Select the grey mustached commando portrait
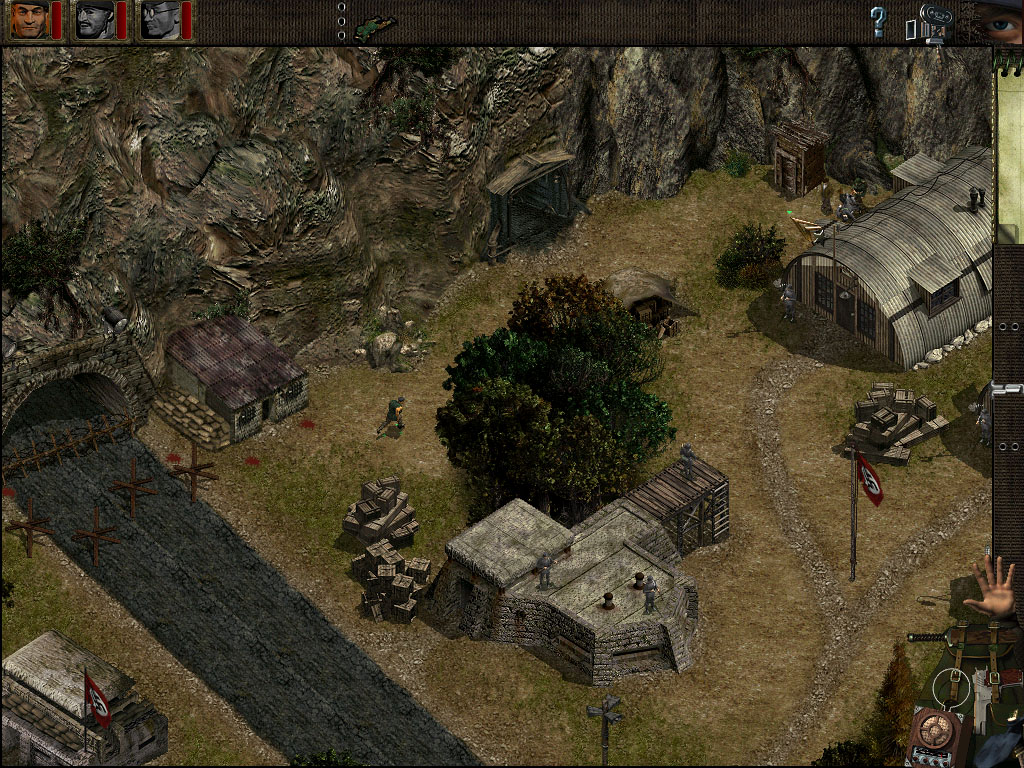Screen dimensions: 1024x768 pos(94,20)
